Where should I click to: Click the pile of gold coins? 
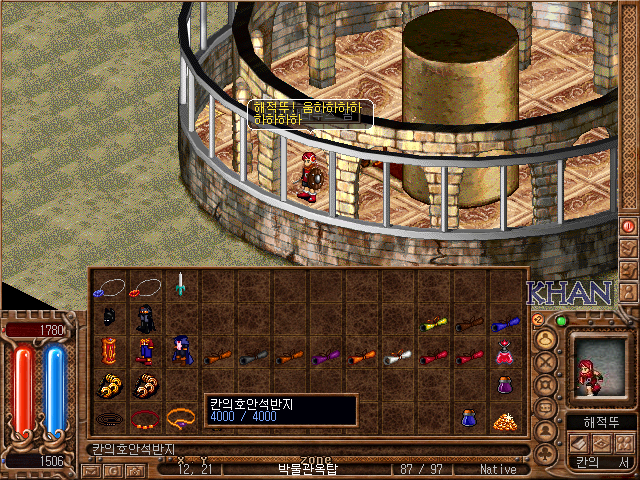pyautogui.click(x=504, y=420)
